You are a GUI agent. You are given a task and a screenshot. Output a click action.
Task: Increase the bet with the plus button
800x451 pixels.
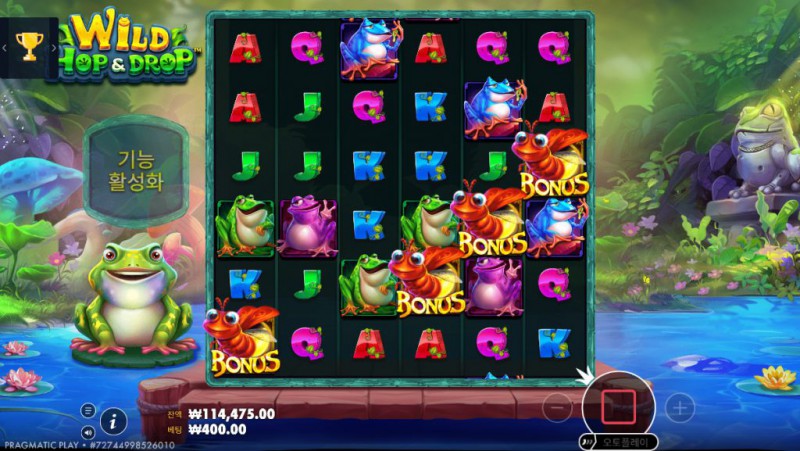point(680,407)
